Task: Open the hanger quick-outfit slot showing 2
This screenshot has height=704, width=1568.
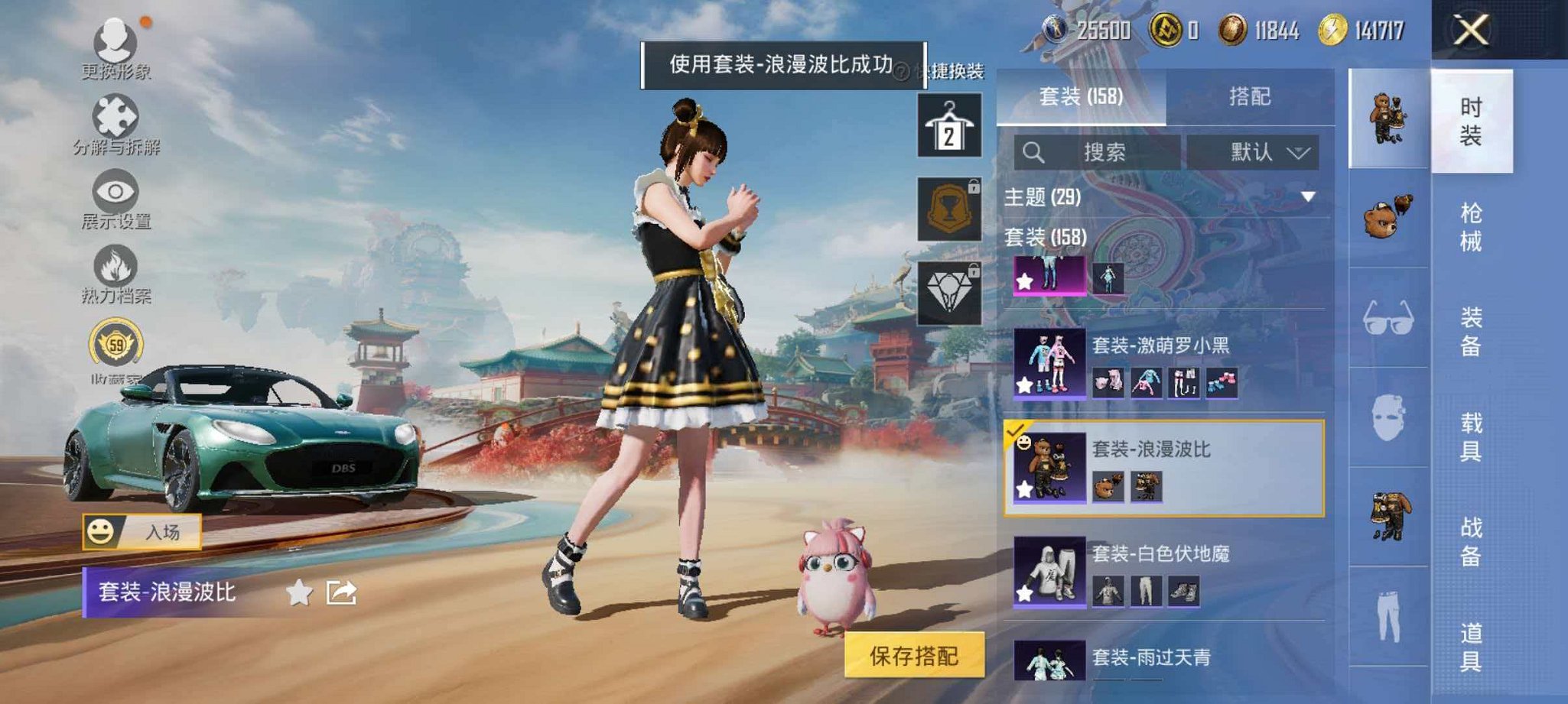Action: 948,126
